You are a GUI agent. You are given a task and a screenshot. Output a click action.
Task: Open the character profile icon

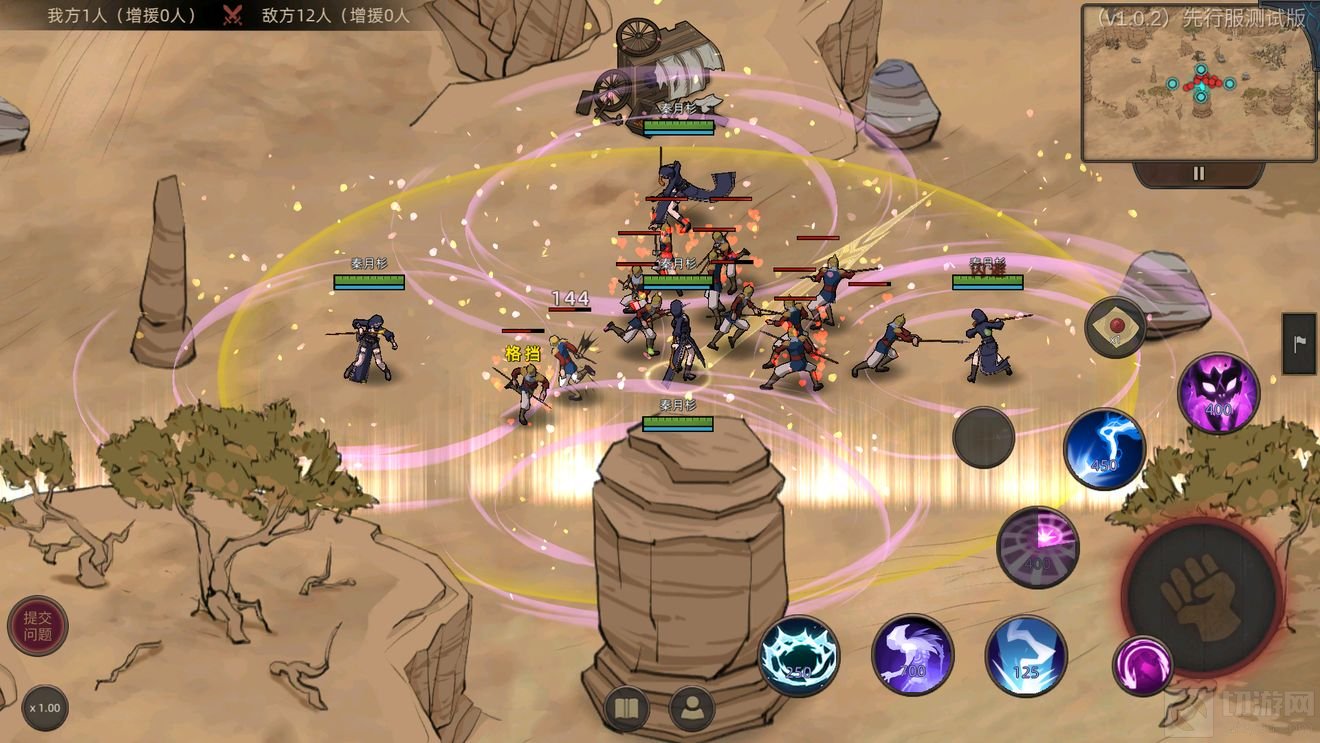(692, 709)
